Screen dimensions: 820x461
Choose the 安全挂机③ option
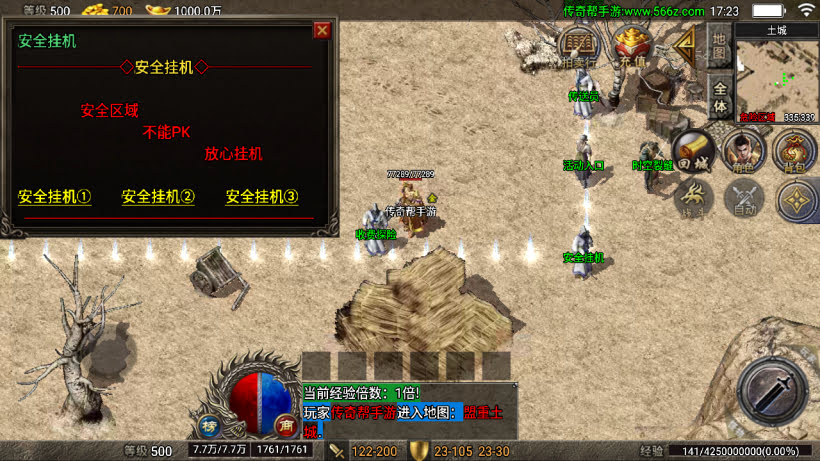coord(262,197)
